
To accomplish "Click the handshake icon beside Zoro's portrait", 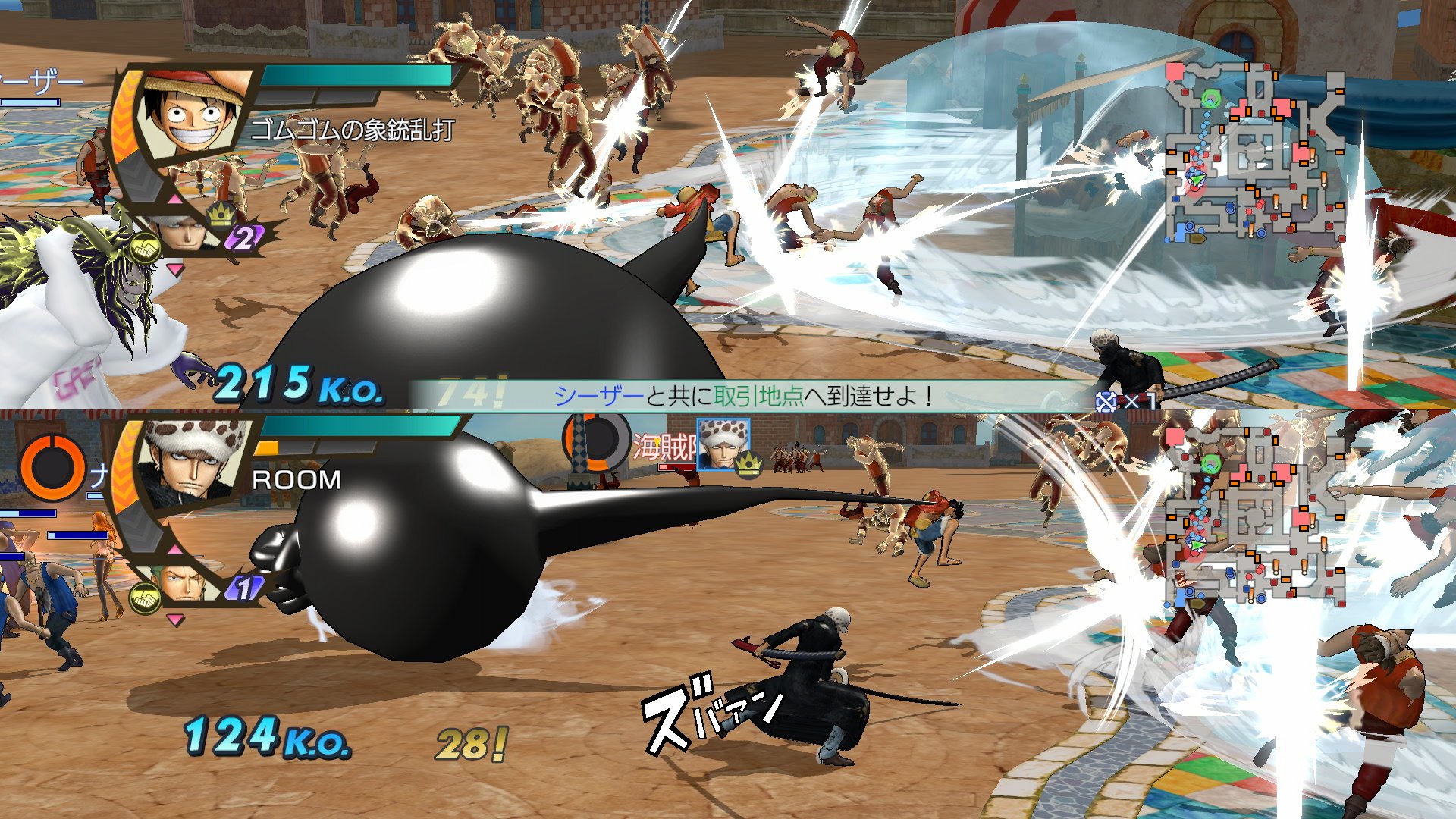I will click(144, 598).
